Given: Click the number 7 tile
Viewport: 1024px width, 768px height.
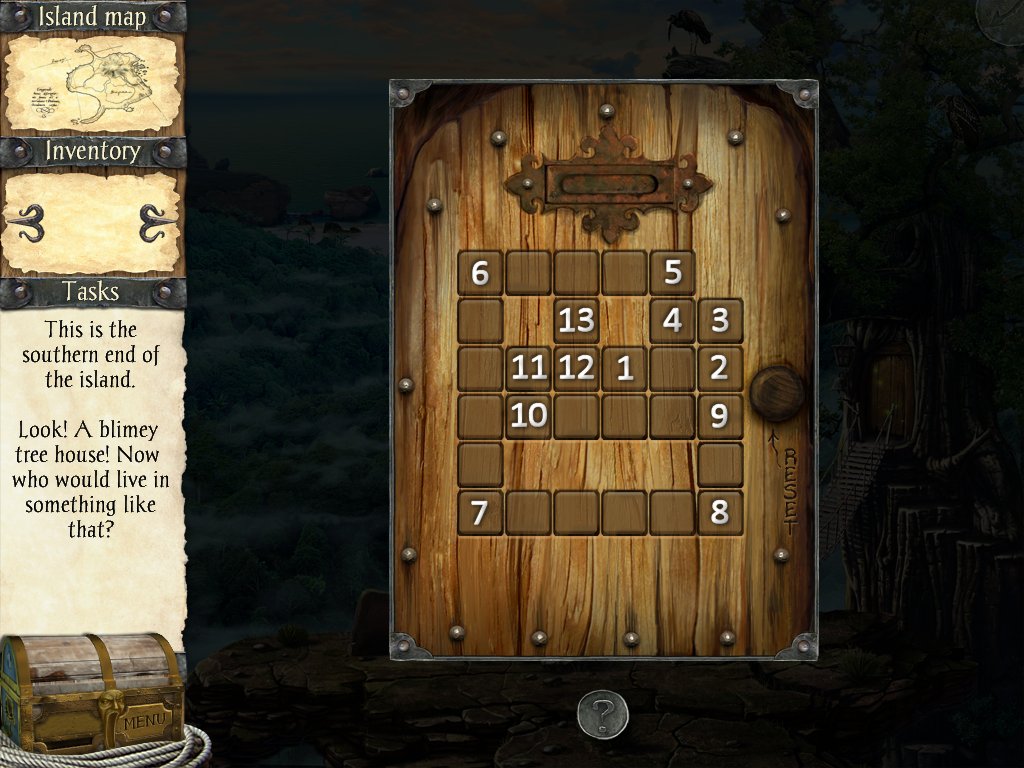Looking at the screenshot, I should click(480, 513).
